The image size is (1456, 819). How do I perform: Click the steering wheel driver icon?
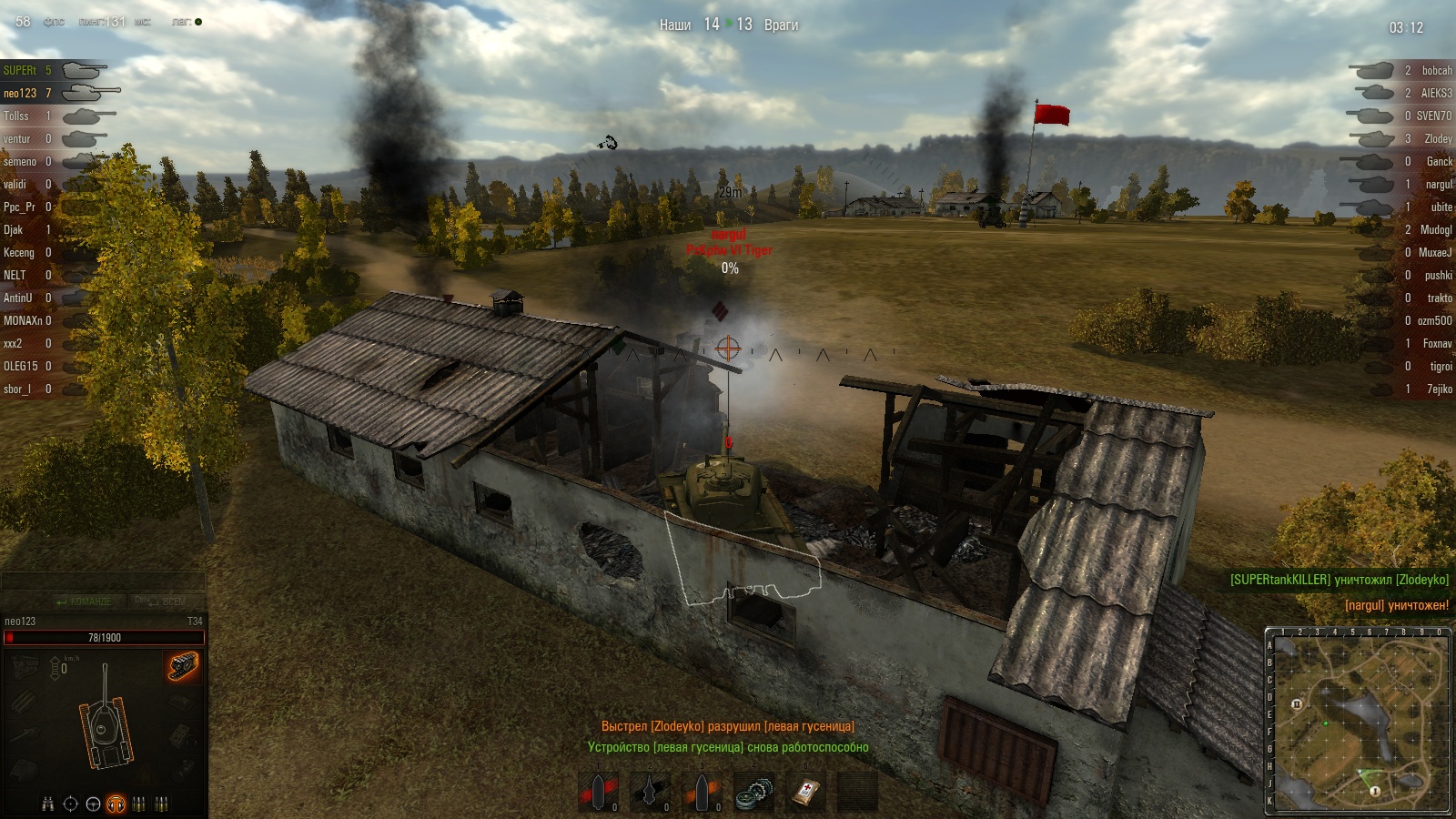click(93, 804)
